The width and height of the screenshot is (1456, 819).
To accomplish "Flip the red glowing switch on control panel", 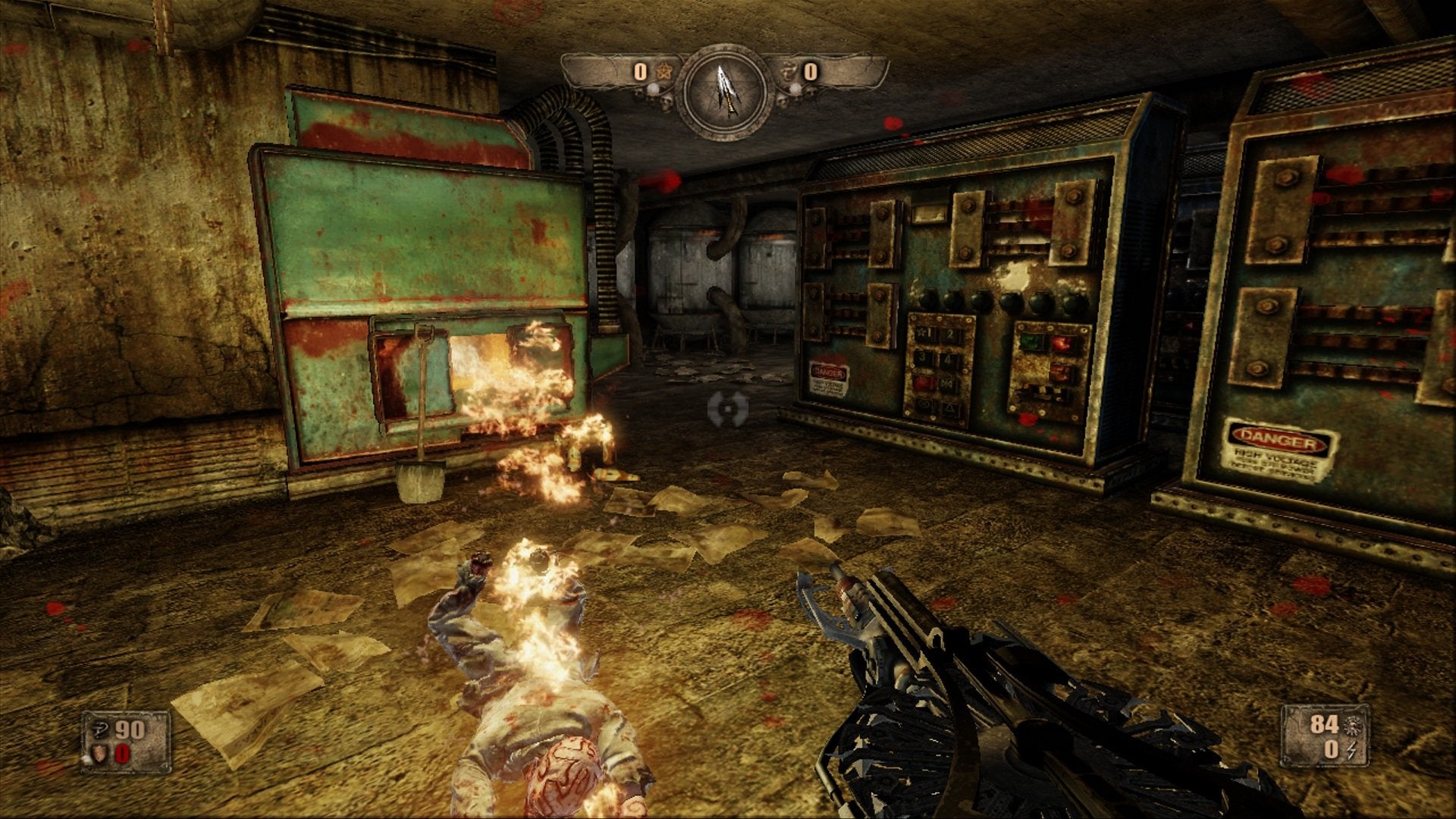I will click(x=1062, y=343).
